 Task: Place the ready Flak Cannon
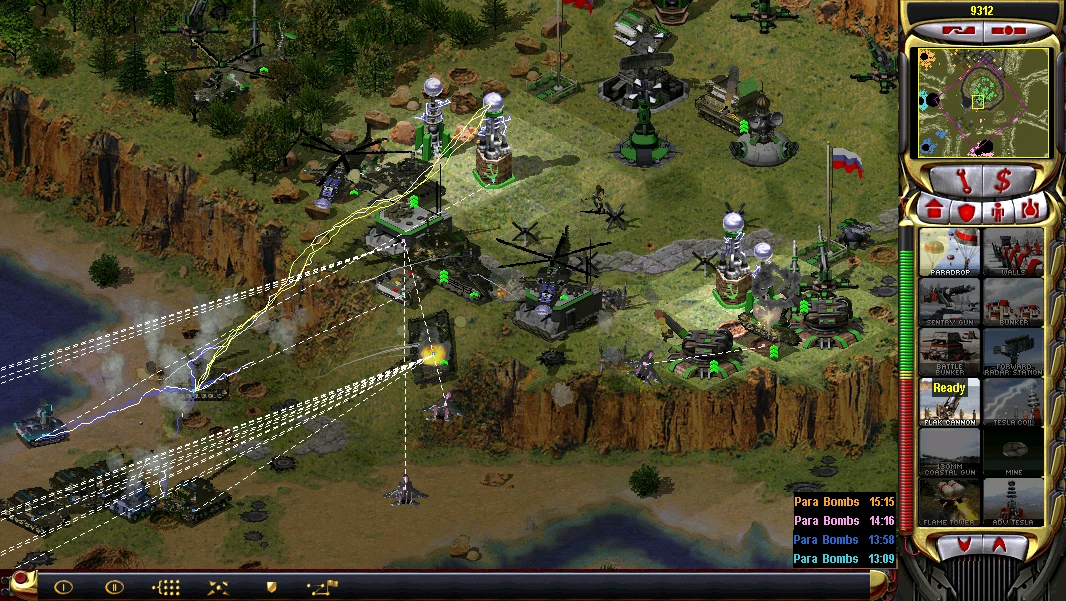(x=950, y=402)
